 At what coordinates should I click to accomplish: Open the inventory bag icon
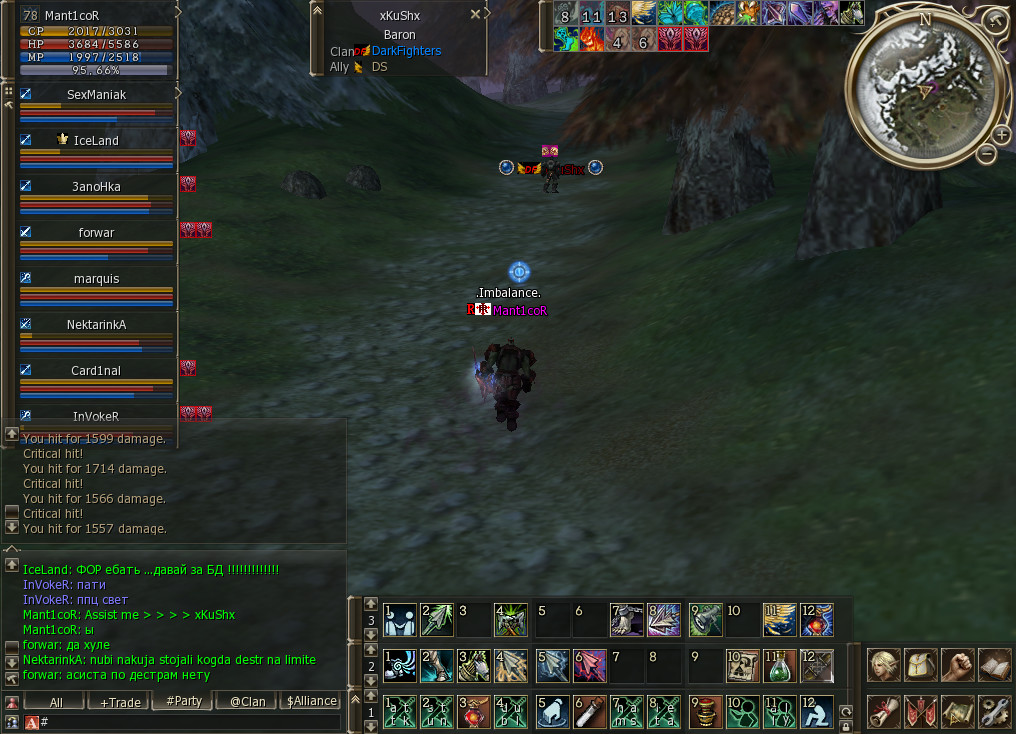(x=921, y=663)
